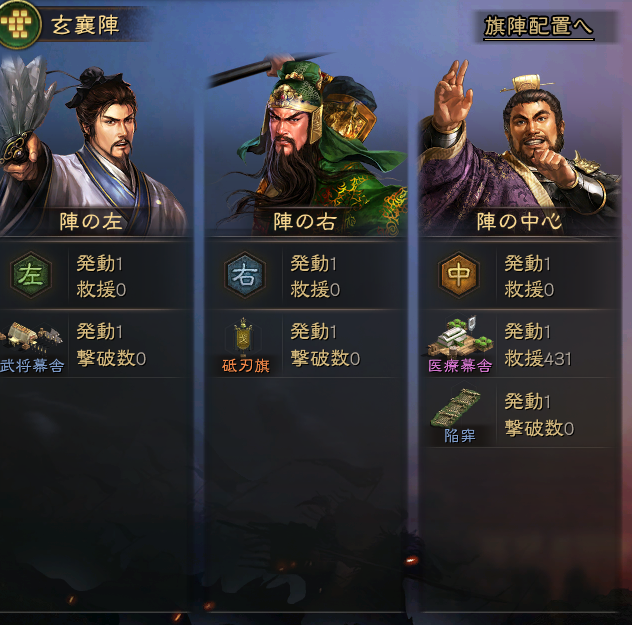The image size is (632, 625).
Task: Click the 玄襄陣 formation icon
Action: (19, 25)
